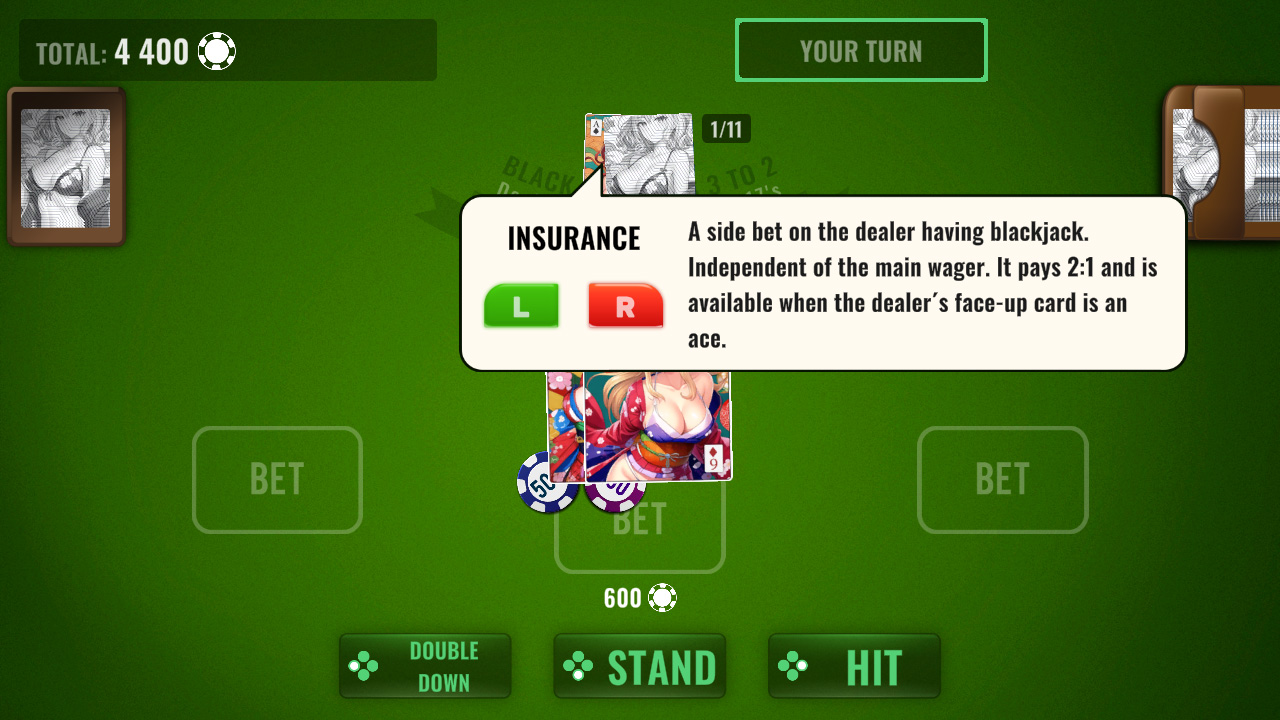Click the discard tray on the left edge
1280x720 pixels.
(x=66, y=167)
